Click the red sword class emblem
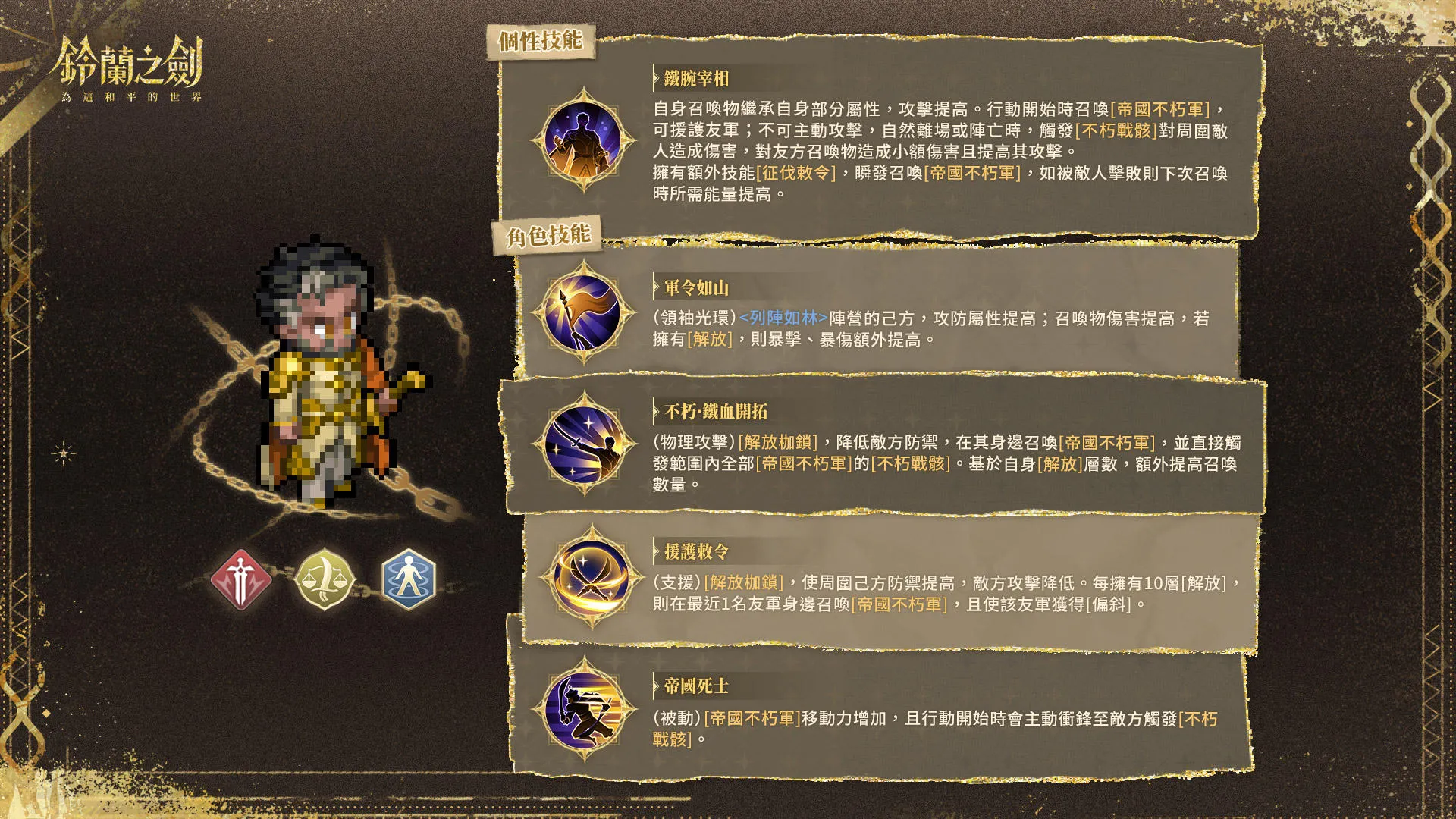 click(241, 578)
